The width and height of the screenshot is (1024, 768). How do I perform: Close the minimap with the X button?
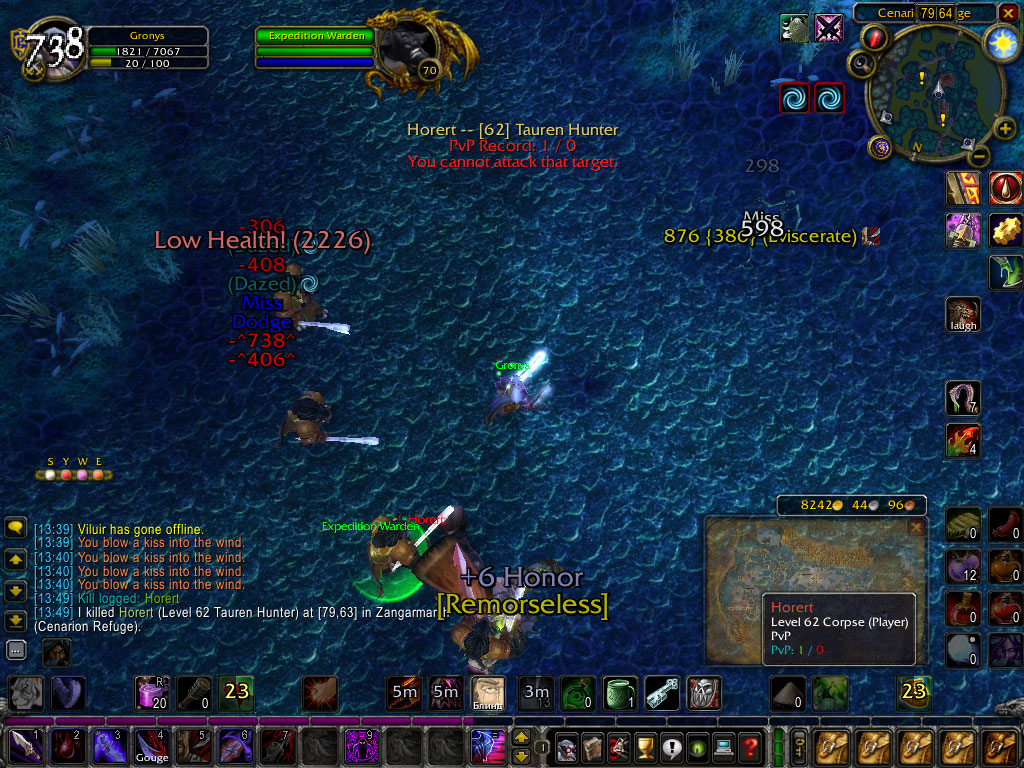(1008, 13)
